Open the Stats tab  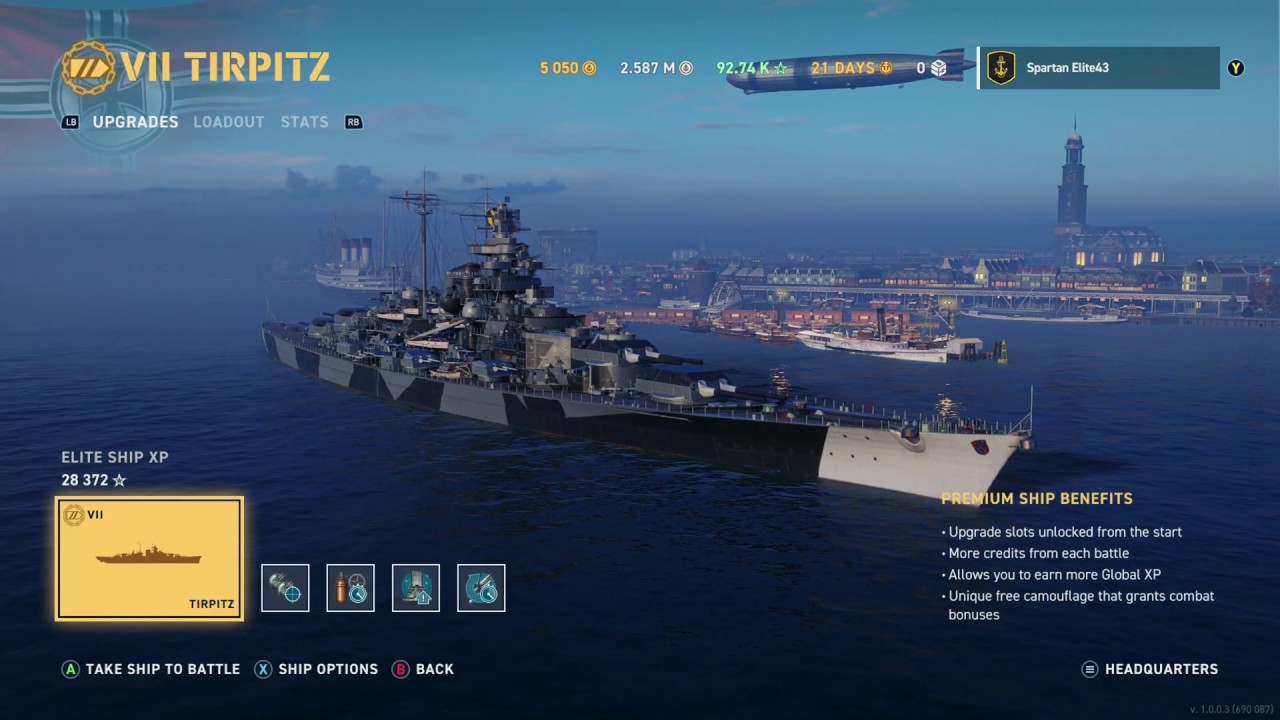click(x=304, y=122)
